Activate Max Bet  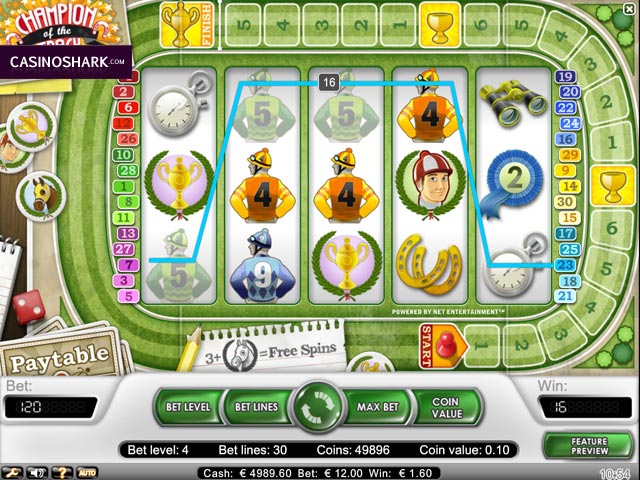(377, 407)
